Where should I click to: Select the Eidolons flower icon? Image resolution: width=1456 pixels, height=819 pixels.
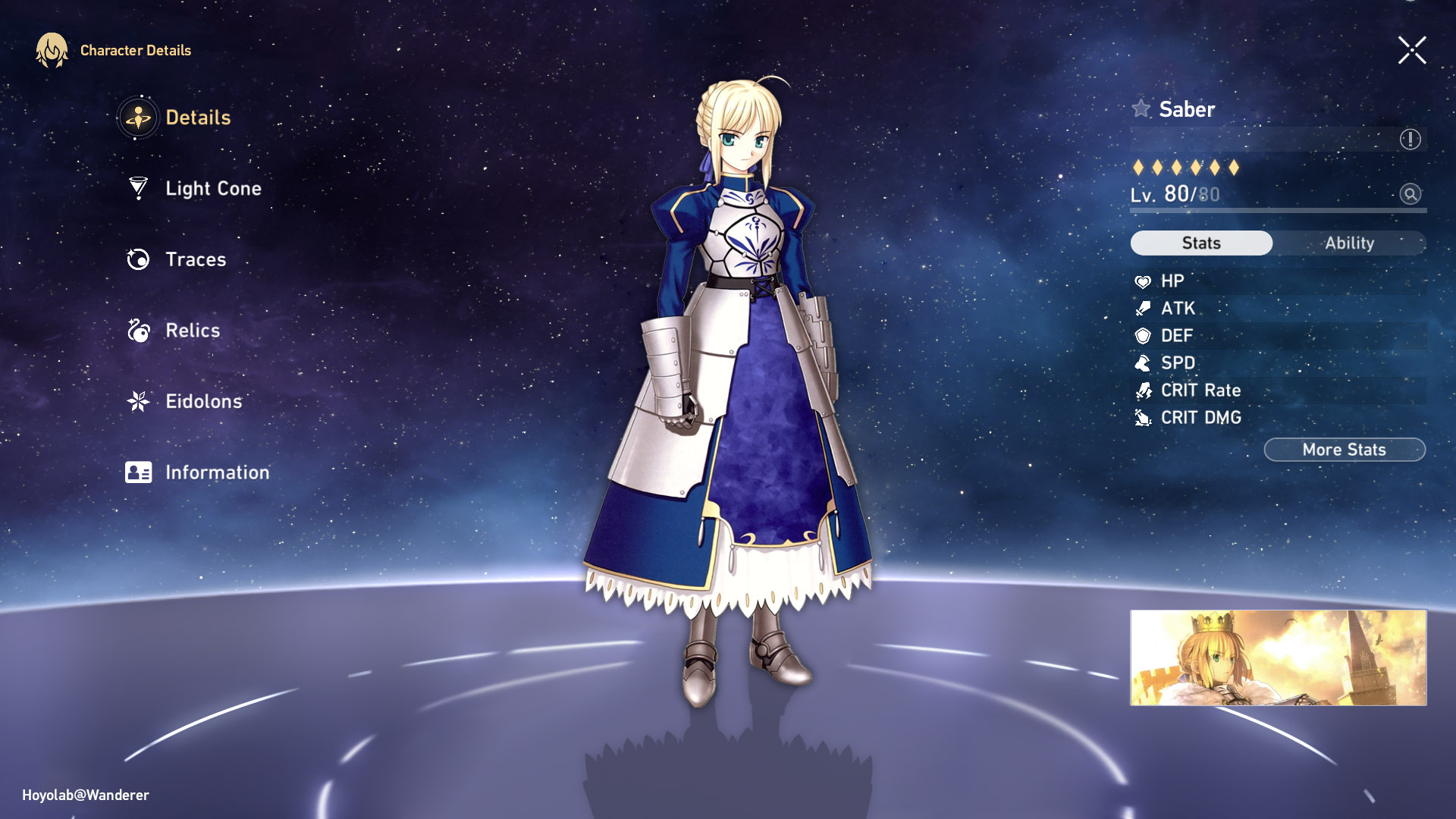point(137,401)
